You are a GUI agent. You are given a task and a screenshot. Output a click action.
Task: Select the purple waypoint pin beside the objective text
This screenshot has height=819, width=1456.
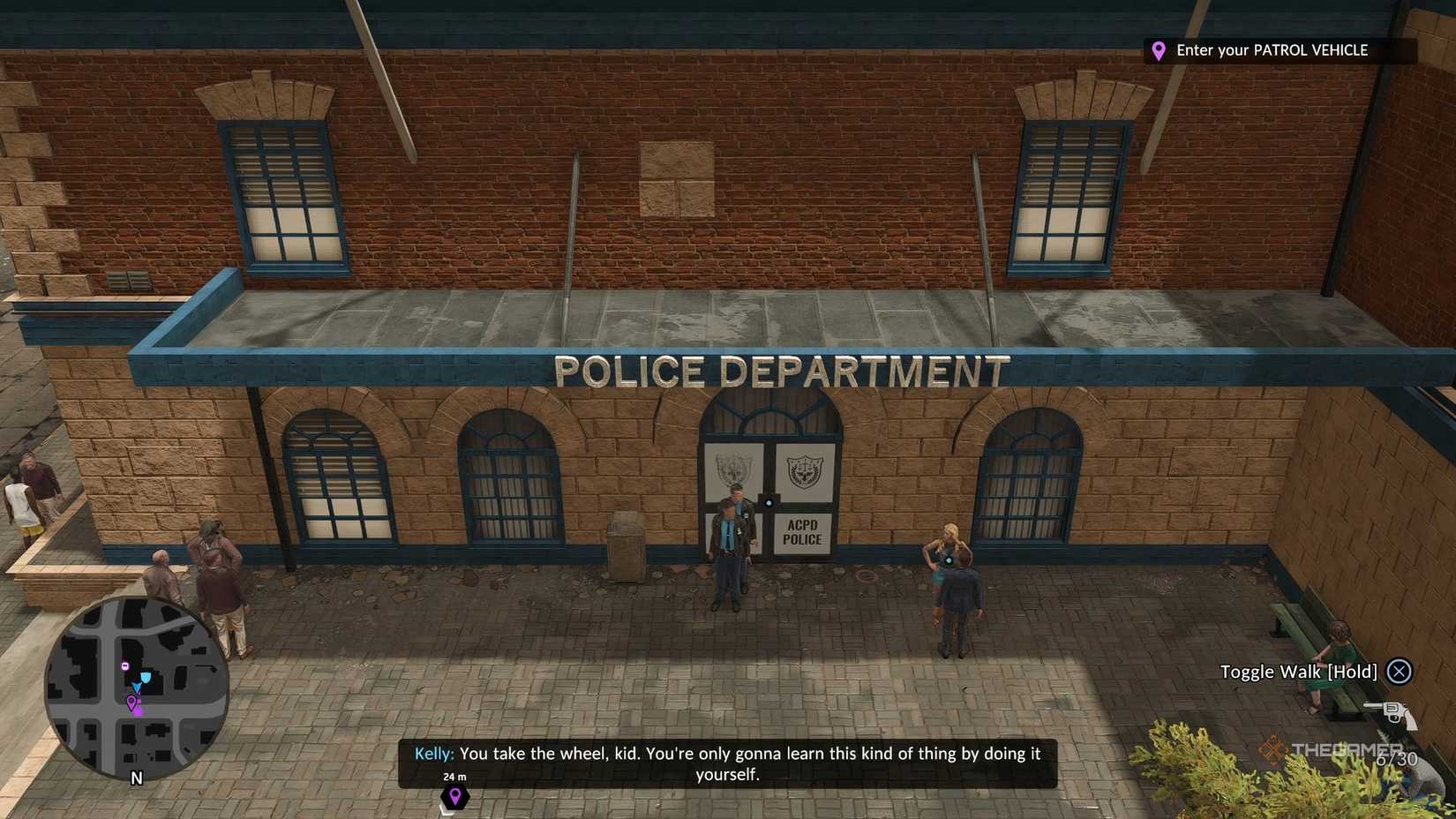(x=1159, y=50)
